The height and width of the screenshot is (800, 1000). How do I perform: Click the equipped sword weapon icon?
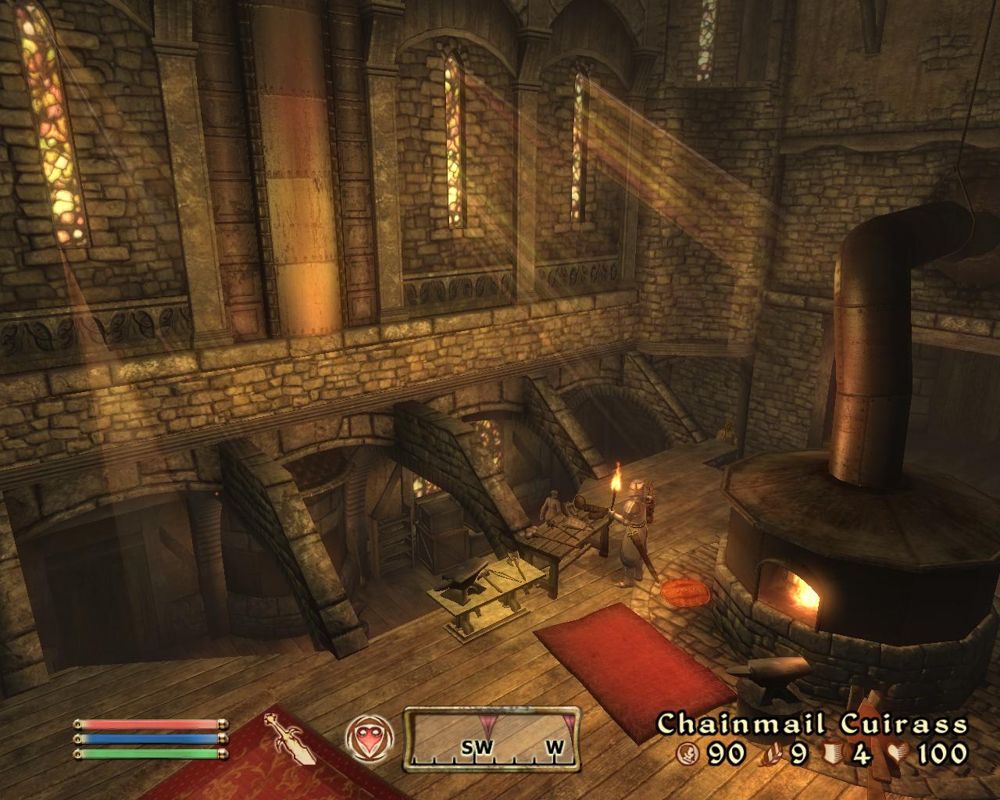tap(289, 738)
